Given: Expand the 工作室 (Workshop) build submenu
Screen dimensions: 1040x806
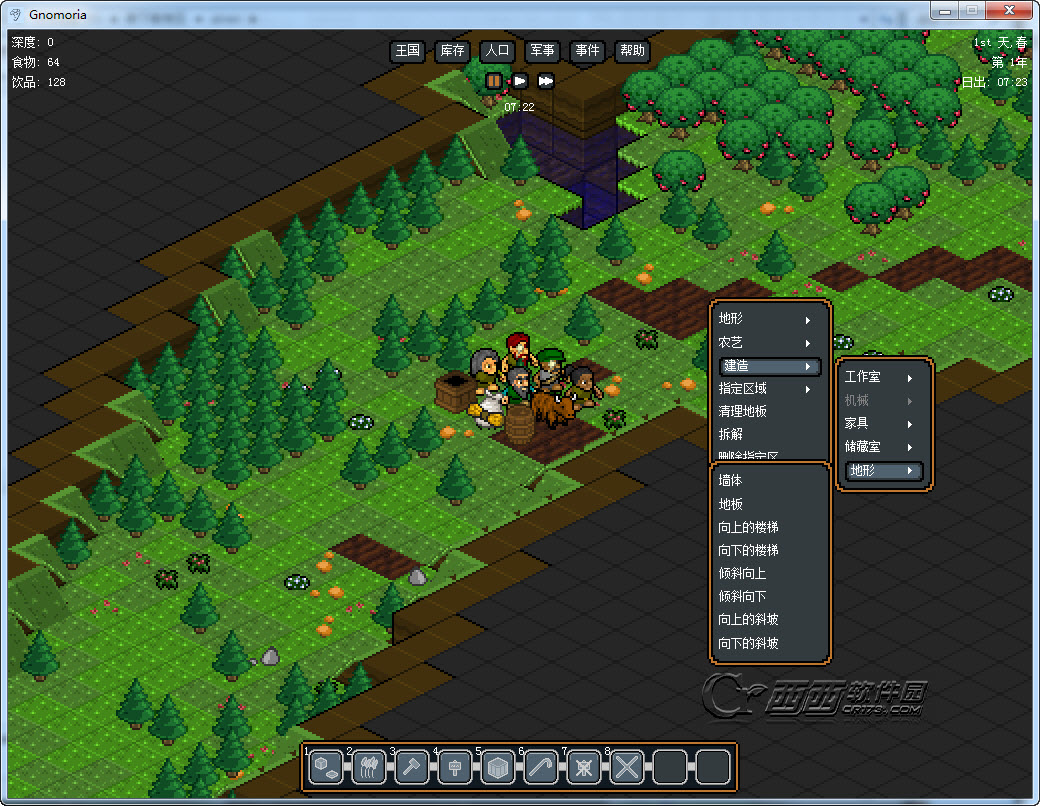Looking at the screenshot, I should pyautogui.click(x=880, y=377).
